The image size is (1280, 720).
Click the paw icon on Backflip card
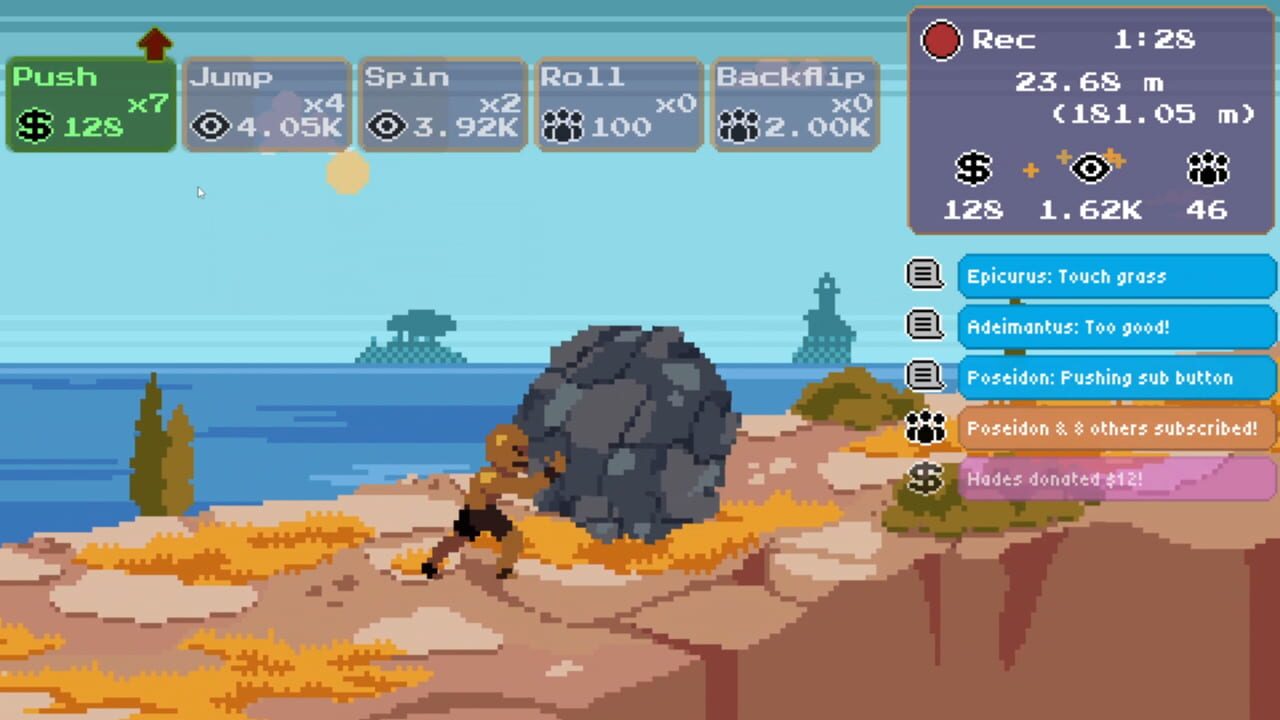pos(738,127)
